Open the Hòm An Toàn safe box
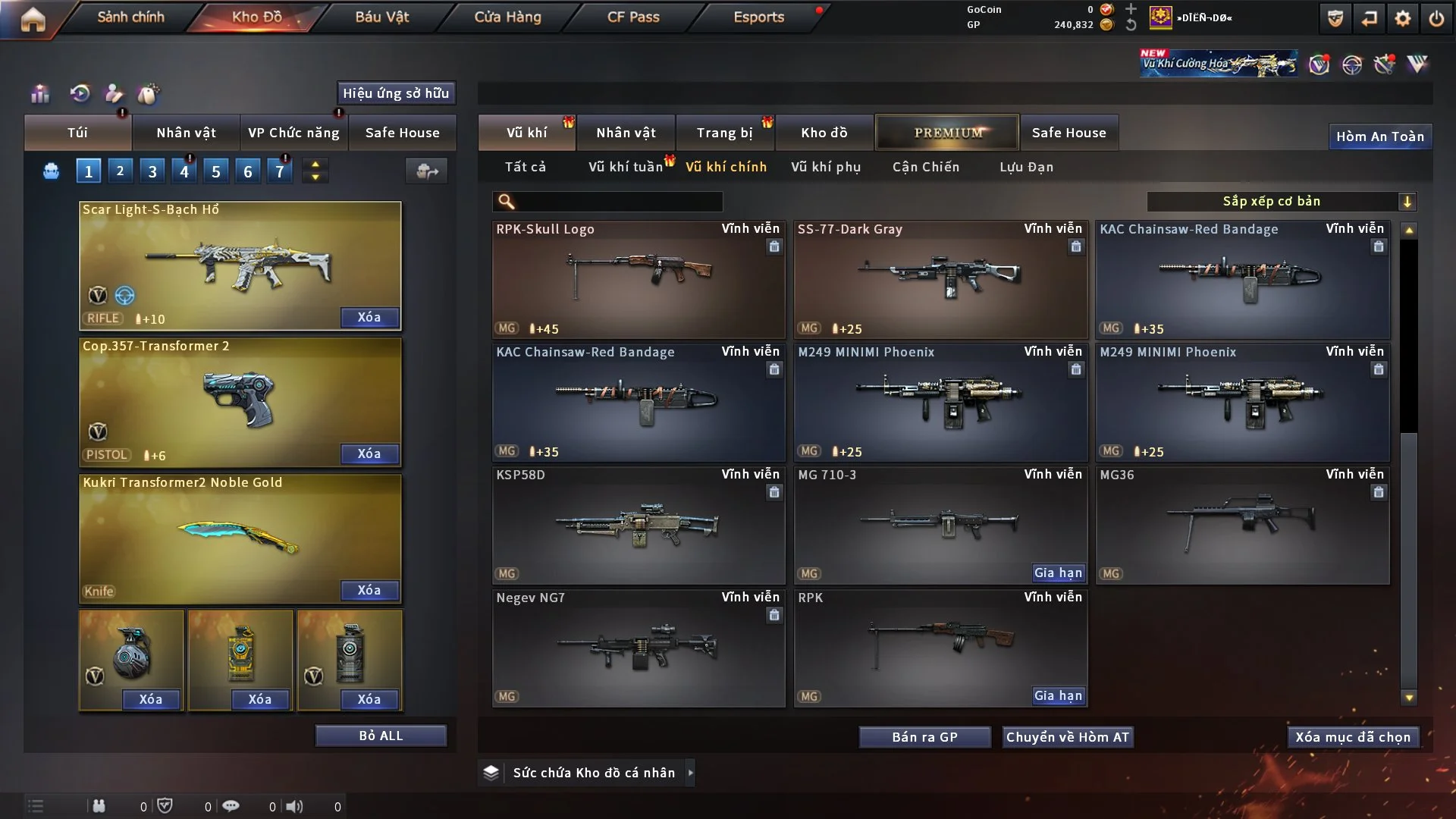 tap(1379, 136)
